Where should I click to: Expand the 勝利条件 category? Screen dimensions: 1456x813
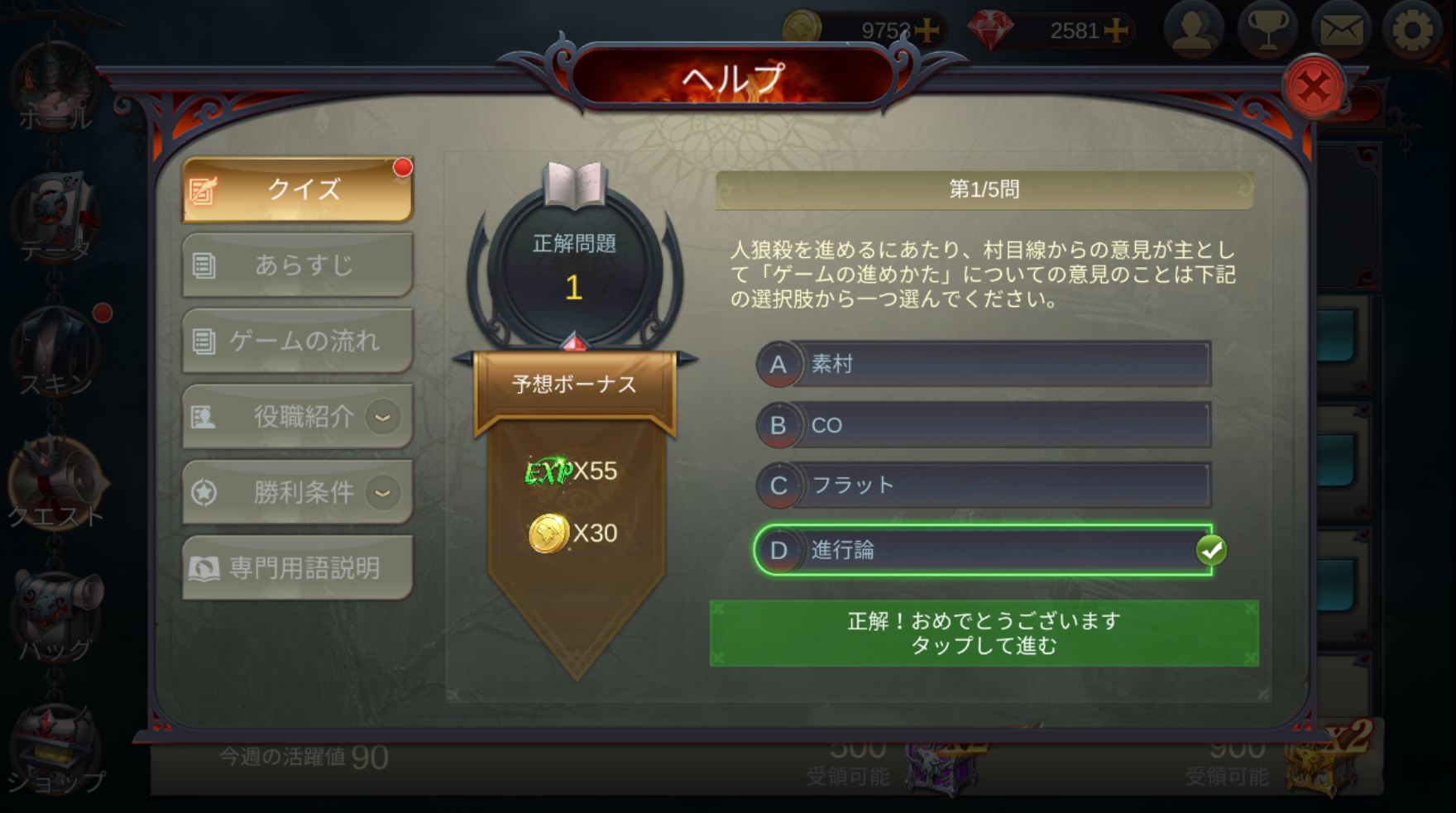[298, 493]
